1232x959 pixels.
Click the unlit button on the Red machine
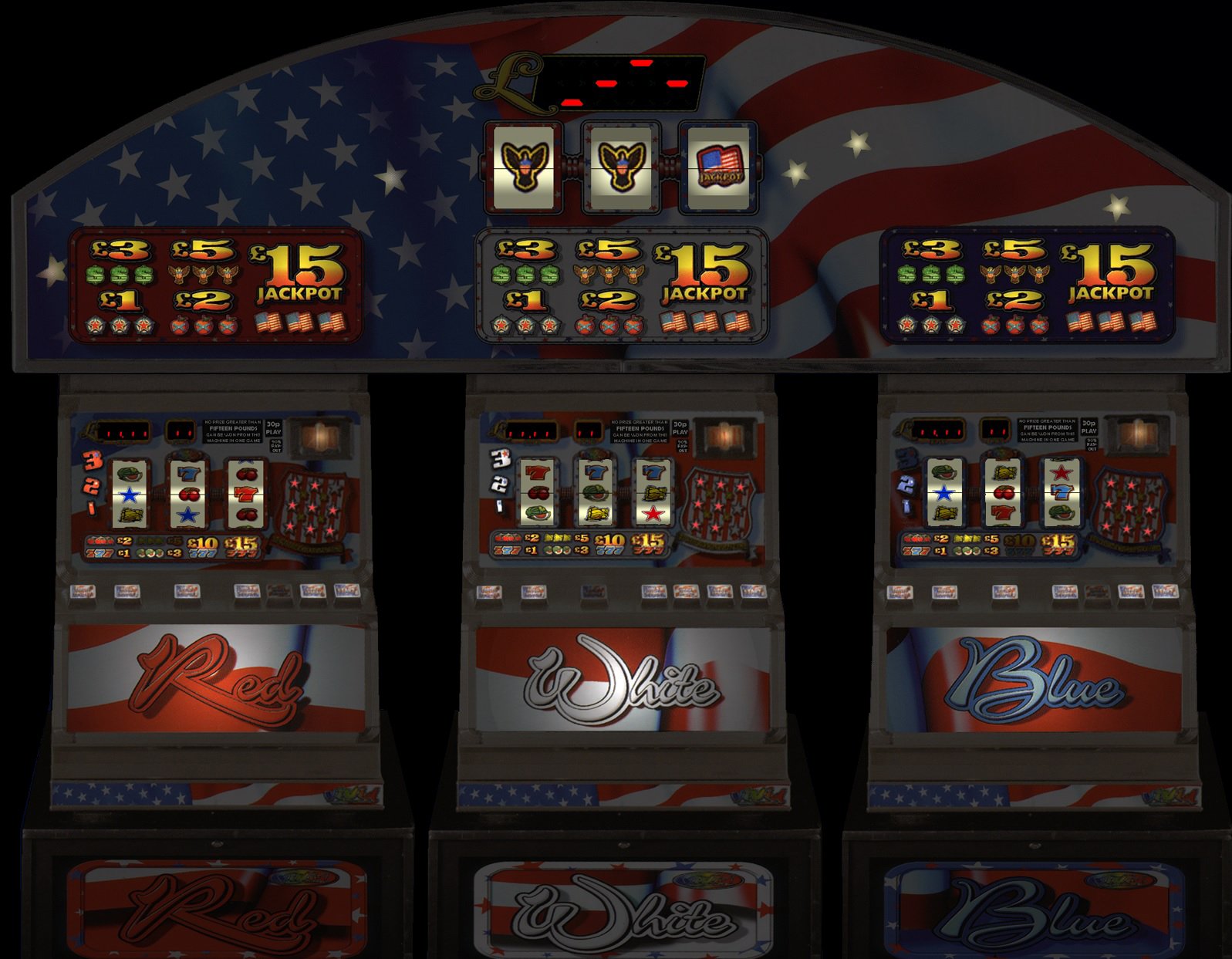(x=279, y=592)
